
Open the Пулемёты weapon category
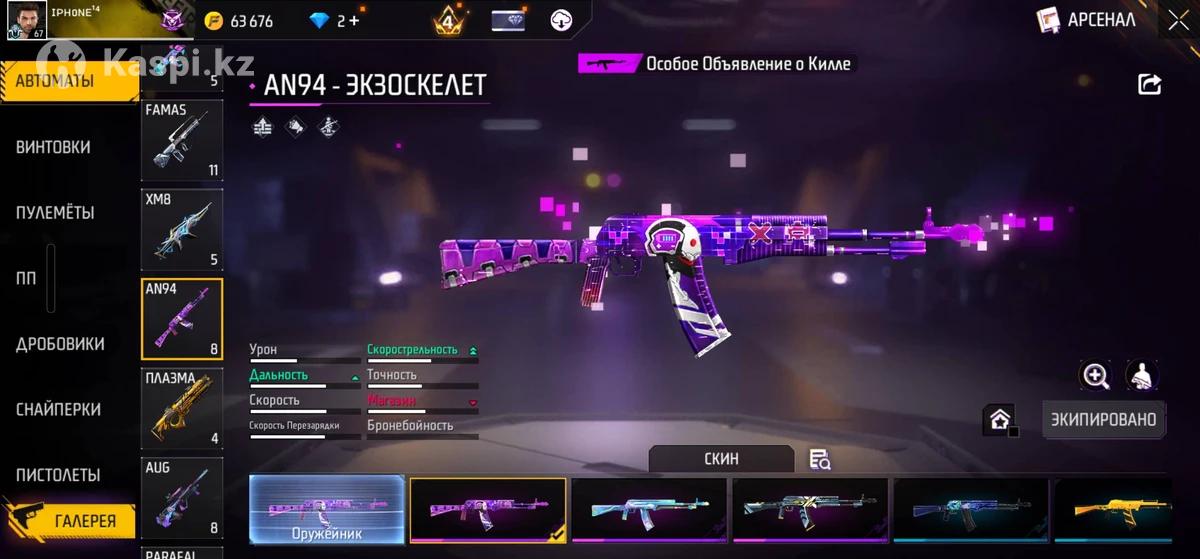coord(55,213)
